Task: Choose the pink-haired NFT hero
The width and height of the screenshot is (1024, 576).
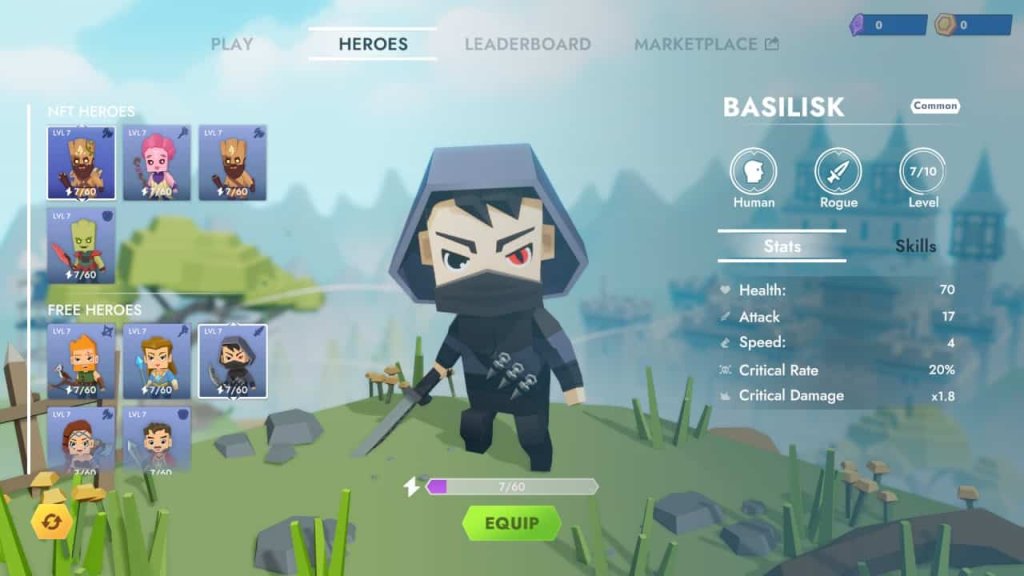Action: coord(157,162)
